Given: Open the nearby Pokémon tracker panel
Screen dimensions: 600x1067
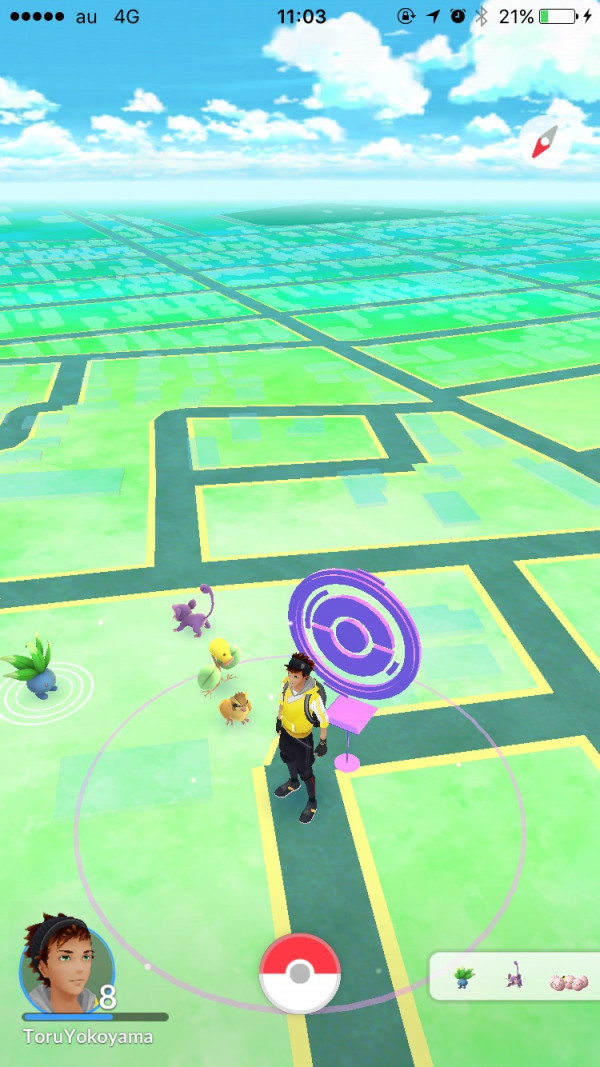Looking at the screenshot, I should pos(514,977).
